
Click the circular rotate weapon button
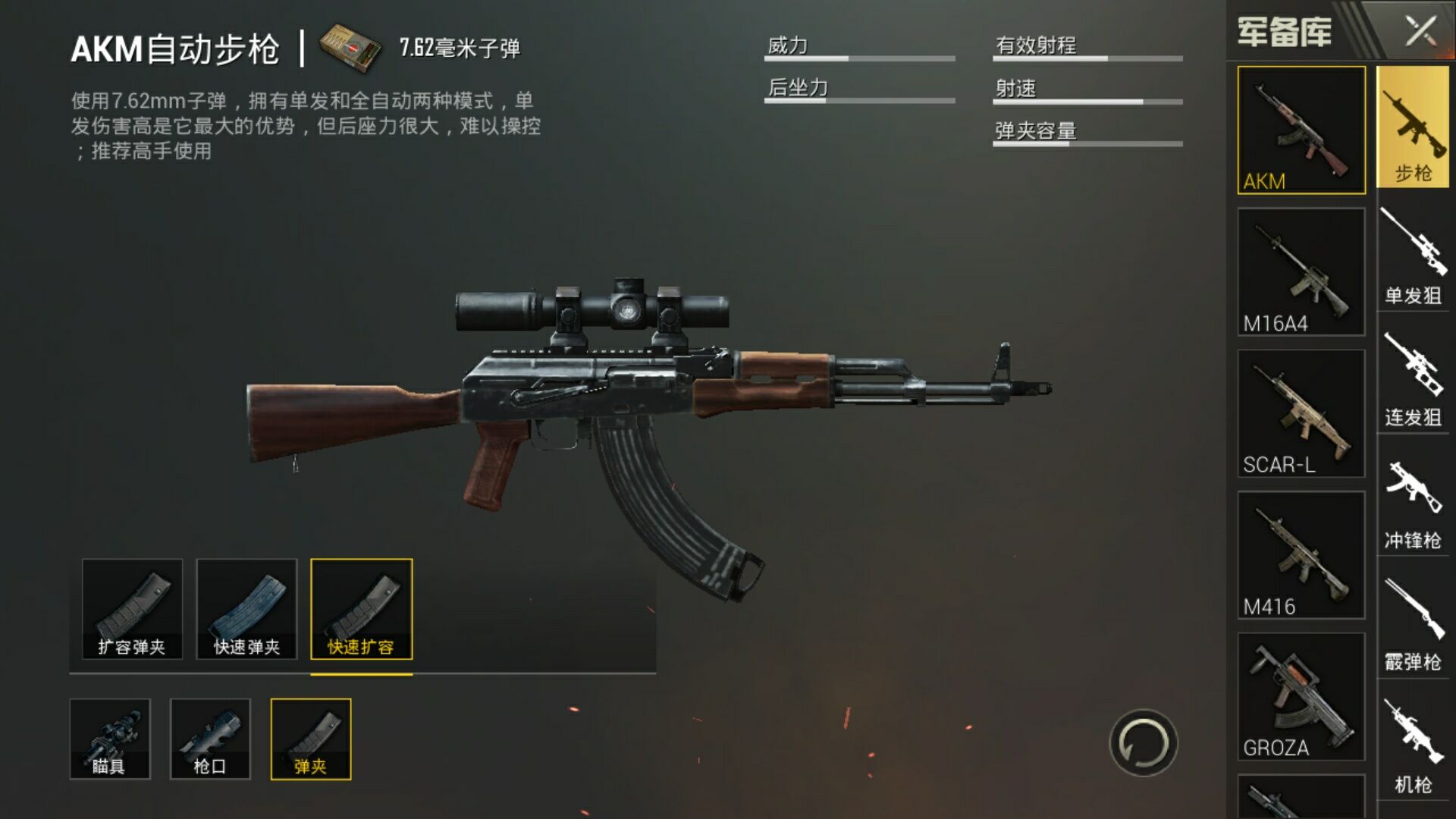pyautogui.click(x=1143, y=743)
